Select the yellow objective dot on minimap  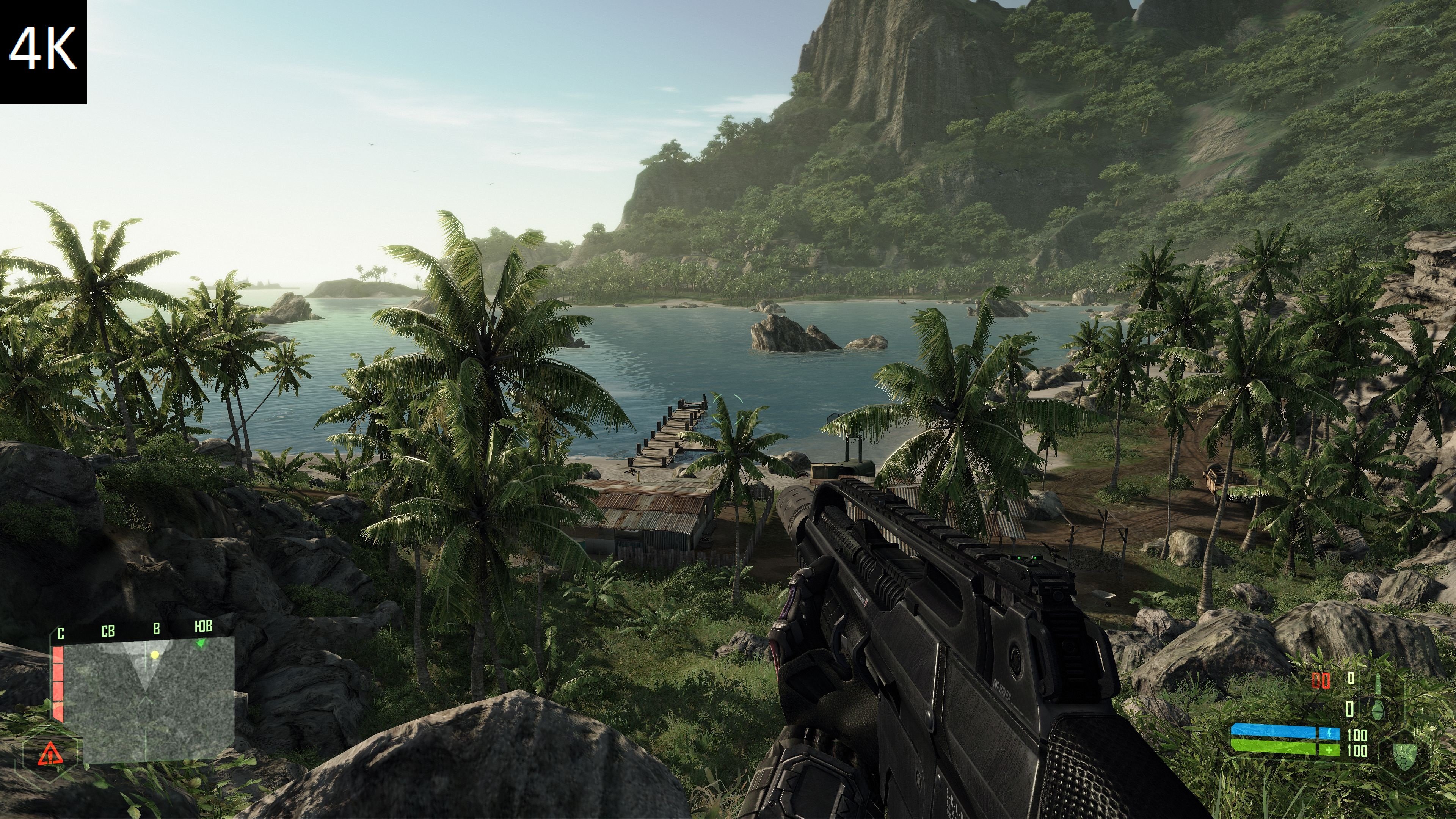154,655
